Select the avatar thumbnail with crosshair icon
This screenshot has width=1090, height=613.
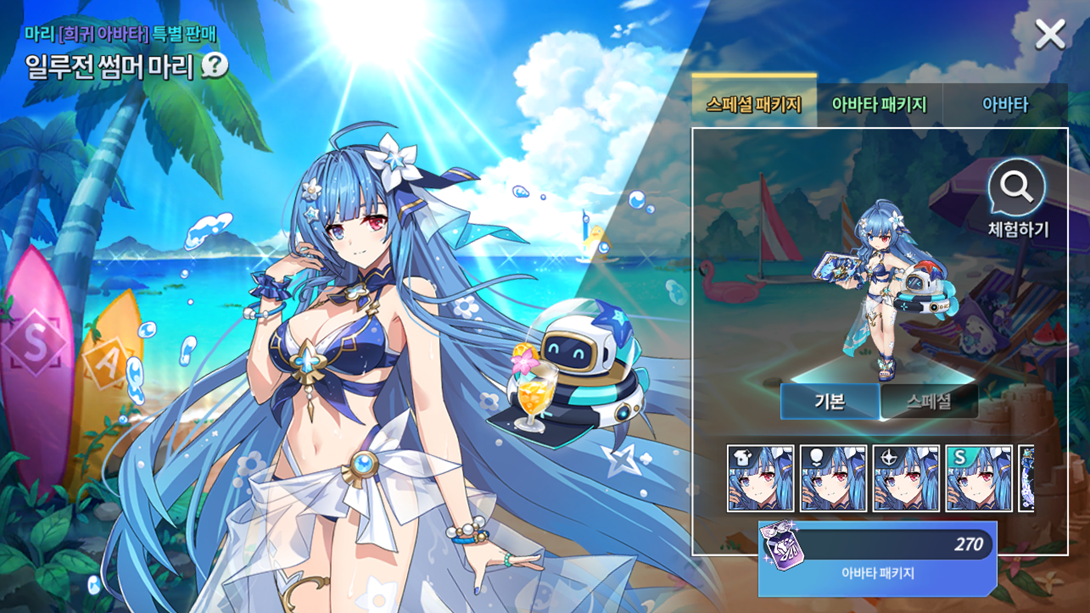coord(906,479)
